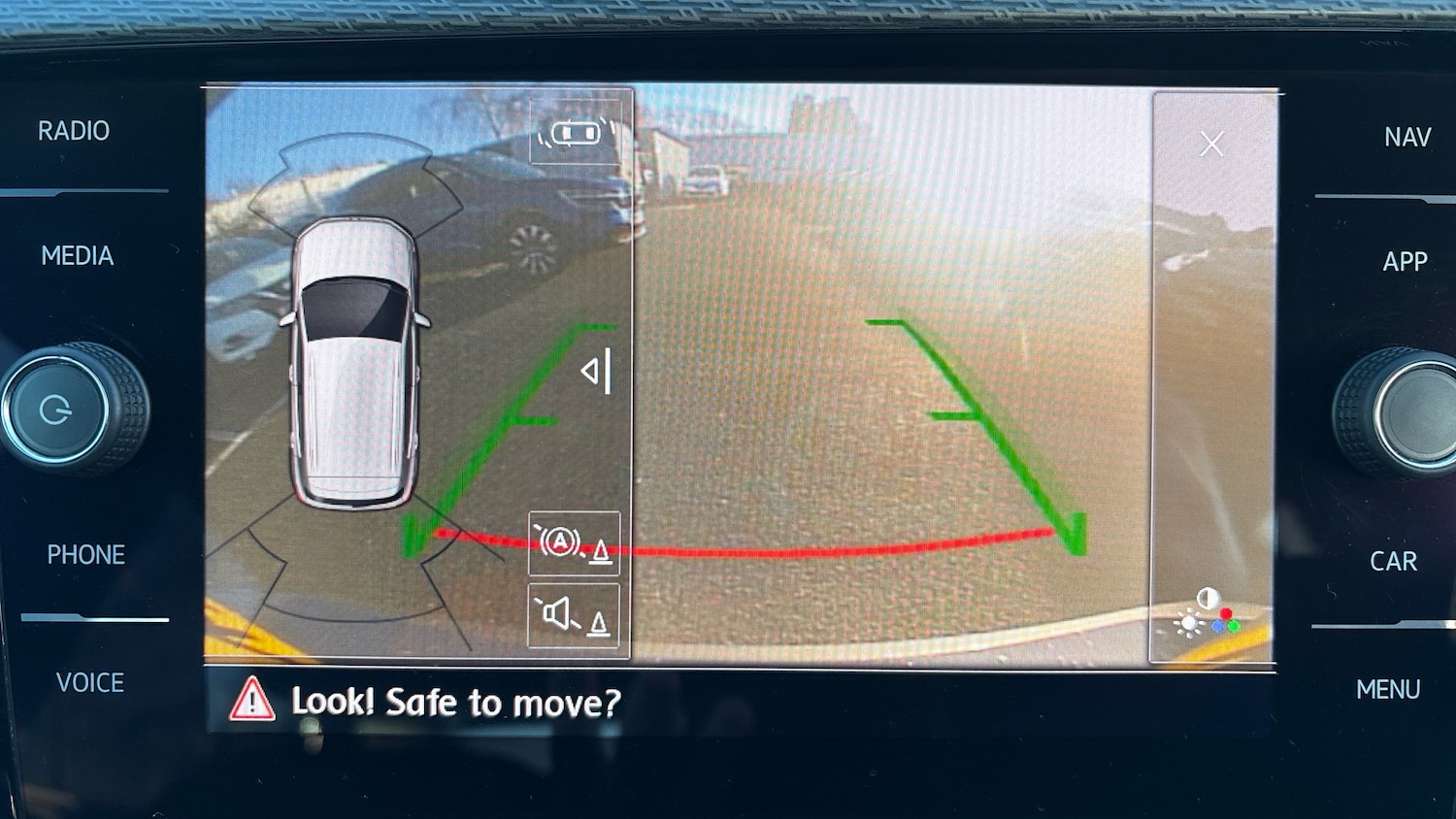This screenshot has height=819, width=1456.
Task: Toggle the park assist sensor view icon
Action: pos(576,133)
